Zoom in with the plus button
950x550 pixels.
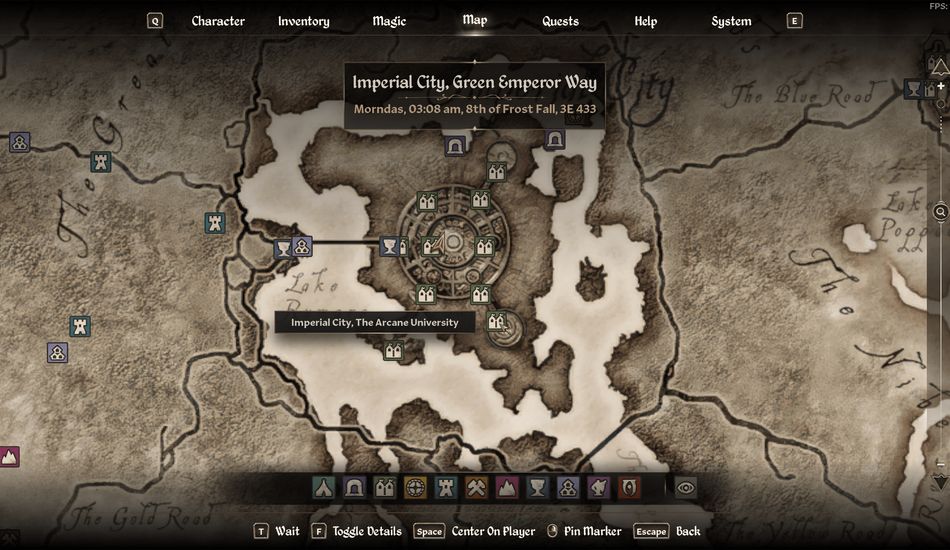pos(940,87)
